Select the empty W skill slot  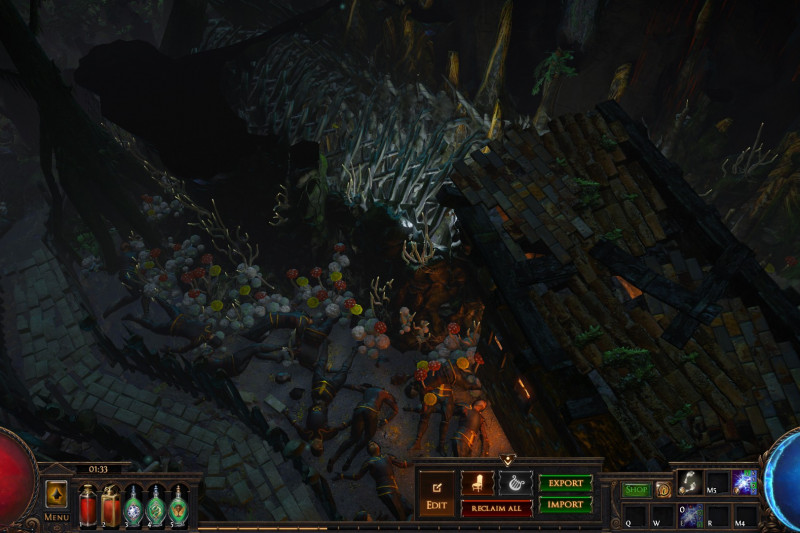[662, 516]
